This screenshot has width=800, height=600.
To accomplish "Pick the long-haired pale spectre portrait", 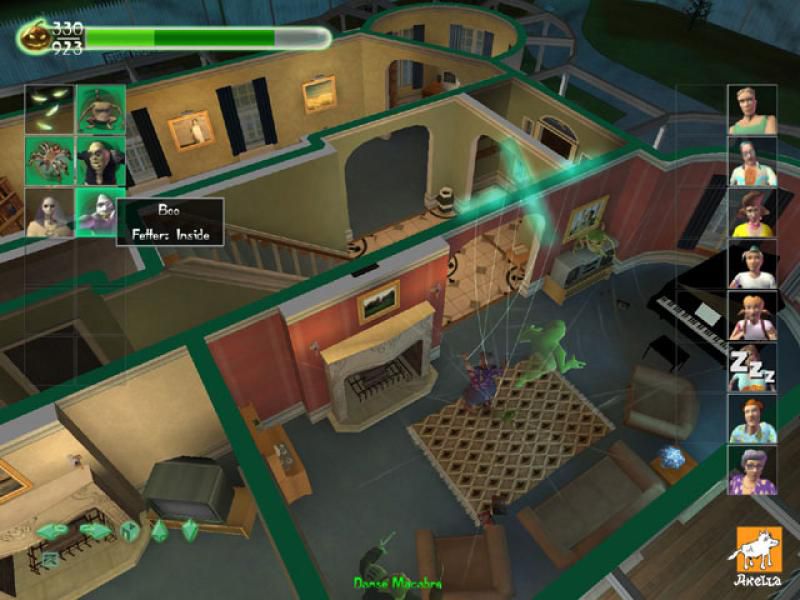I will pyautogui.click(x=50, y=213).
